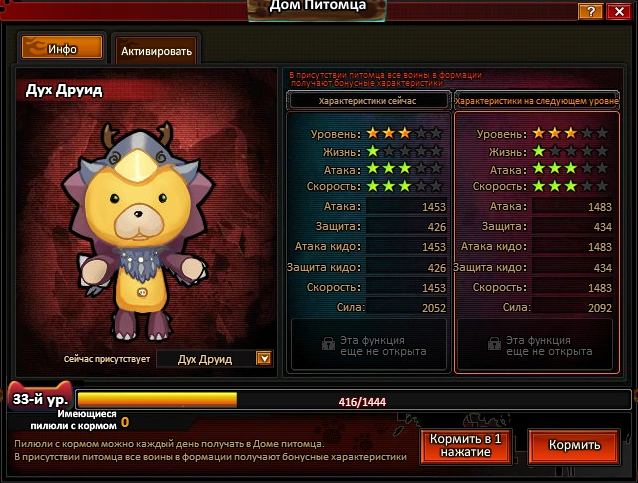Screen dimensions: 638x483
Task: Close the Дом Питомца window
Action: [x=621, y=10]
